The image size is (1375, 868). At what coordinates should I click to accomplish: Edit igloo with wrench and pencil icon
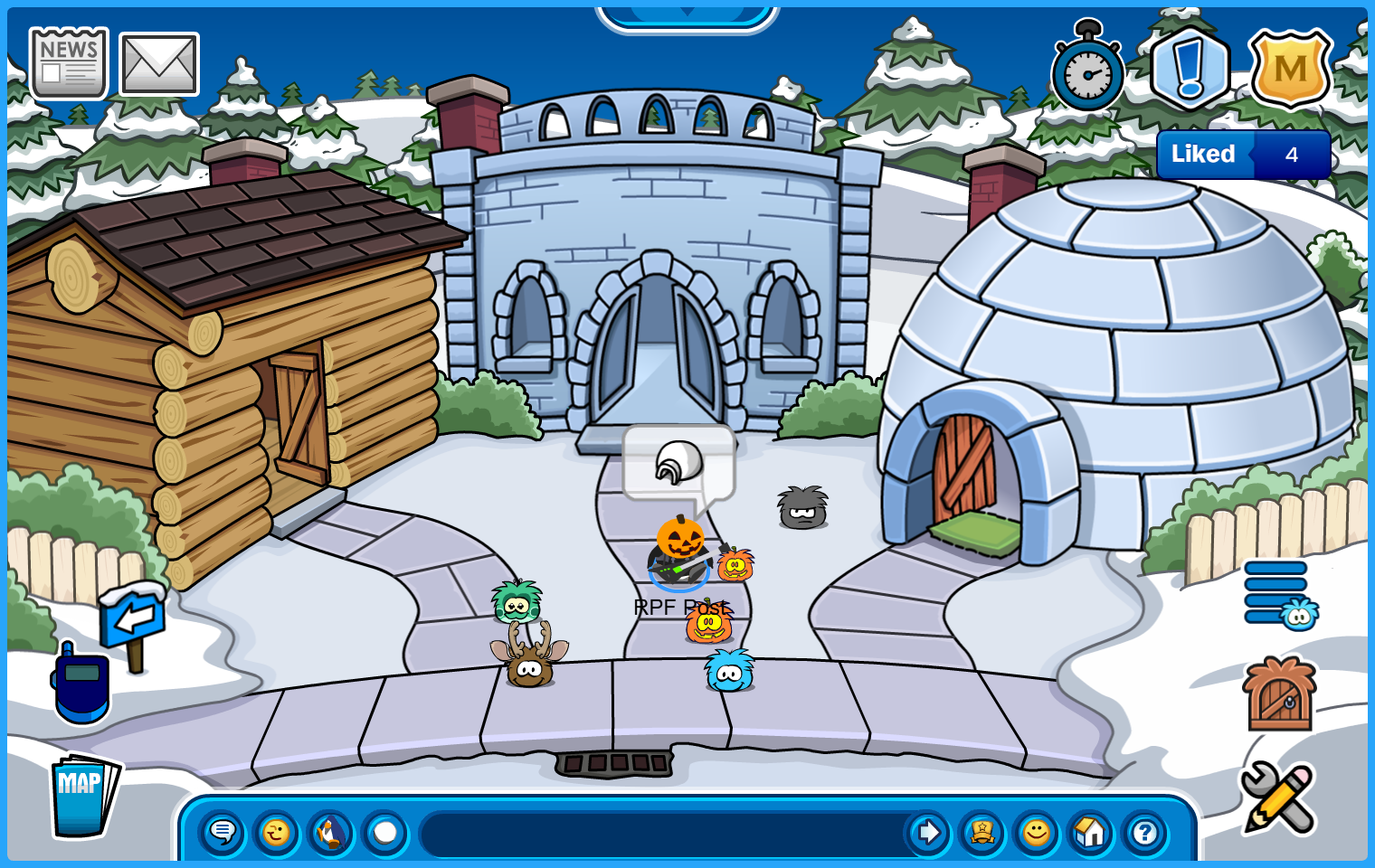[1277, 797]
